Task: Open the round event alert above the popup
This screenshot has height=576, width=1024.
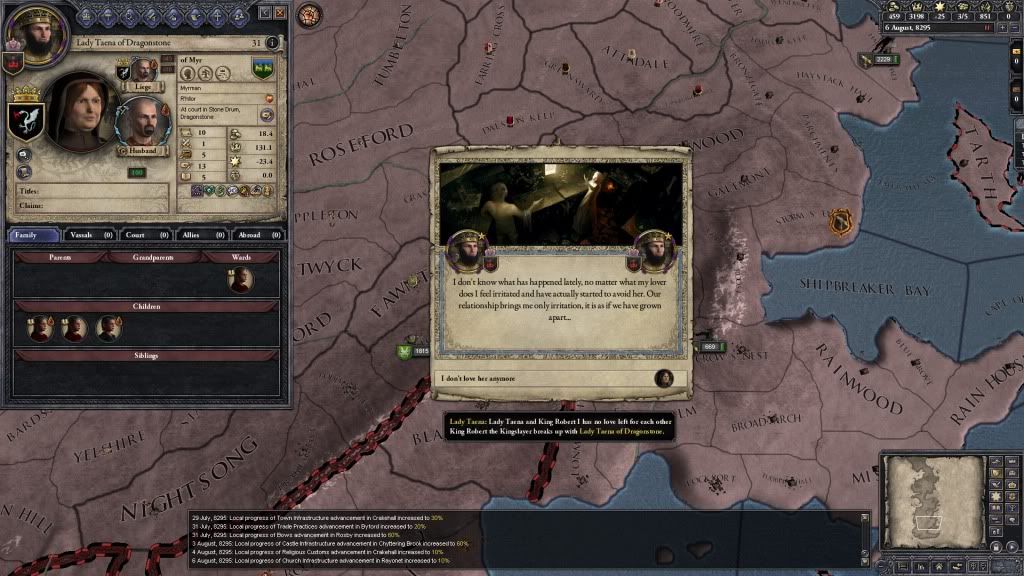Action: (310, 15)
